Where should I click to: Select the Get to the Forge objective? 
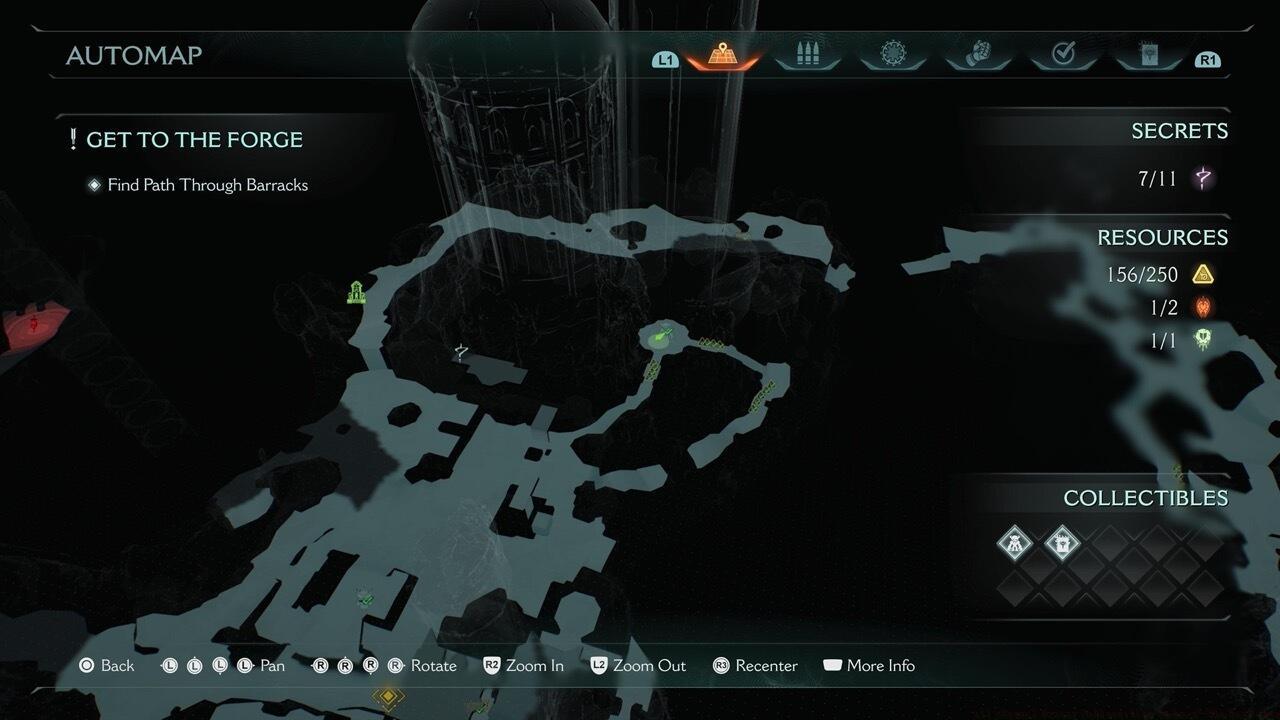pyautogui.click(x=194, y=140)
